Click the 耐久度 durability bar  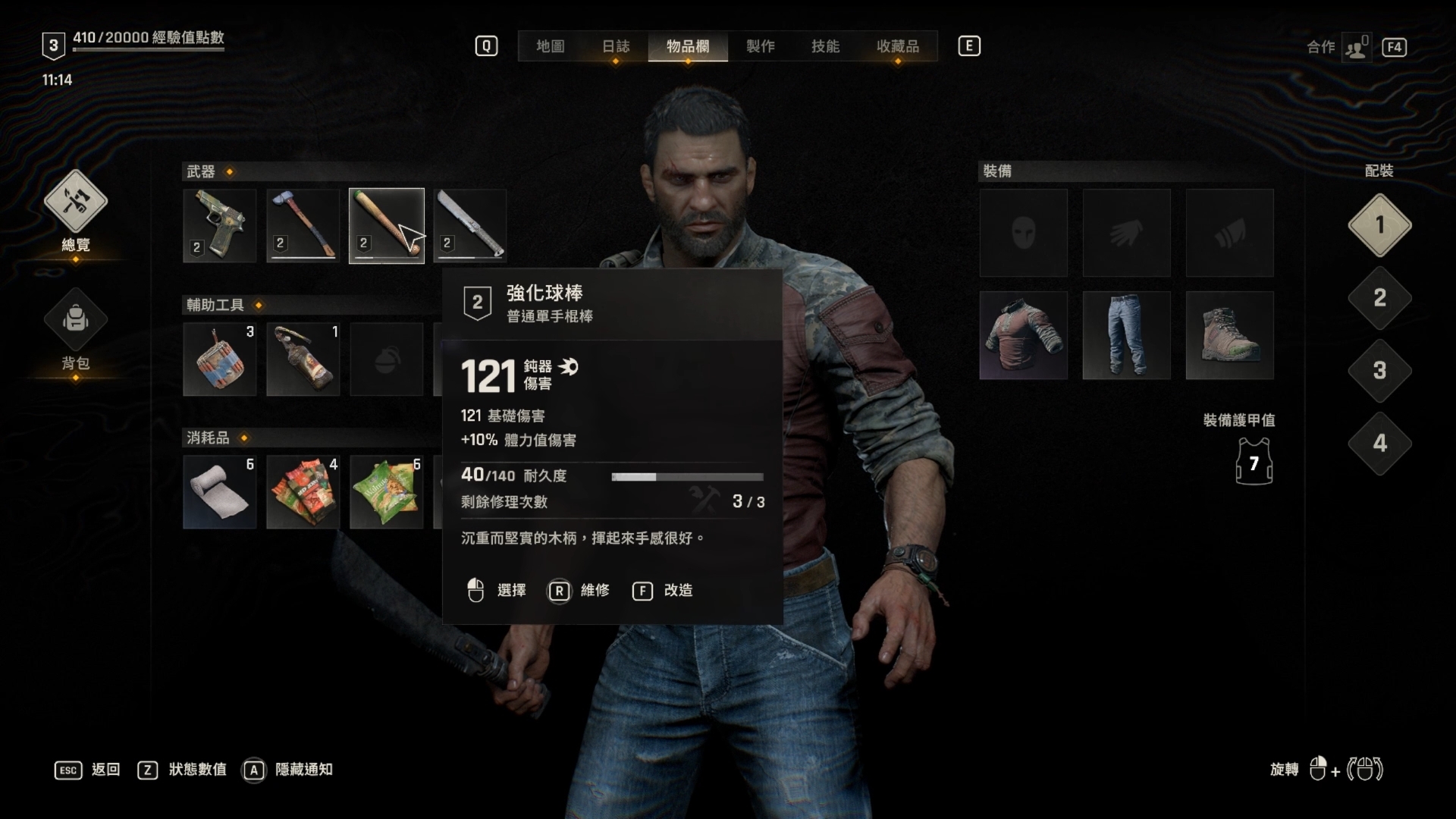[686, 477]
